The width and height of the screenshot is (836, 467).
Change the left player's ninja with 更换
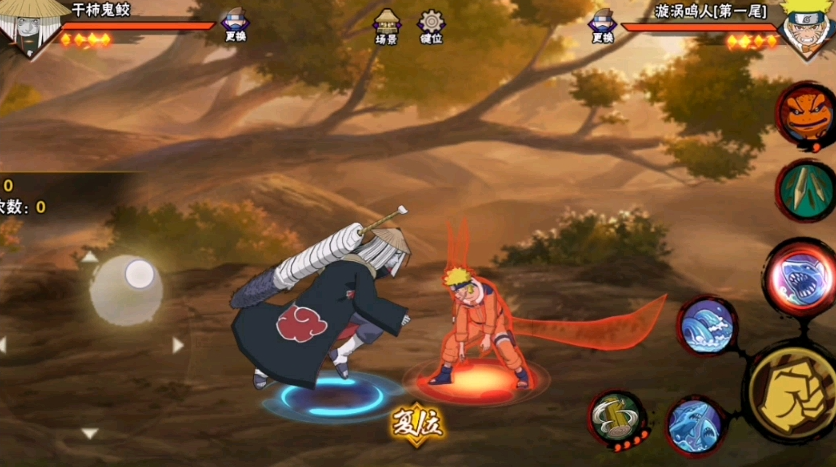(x=235, y=25)
